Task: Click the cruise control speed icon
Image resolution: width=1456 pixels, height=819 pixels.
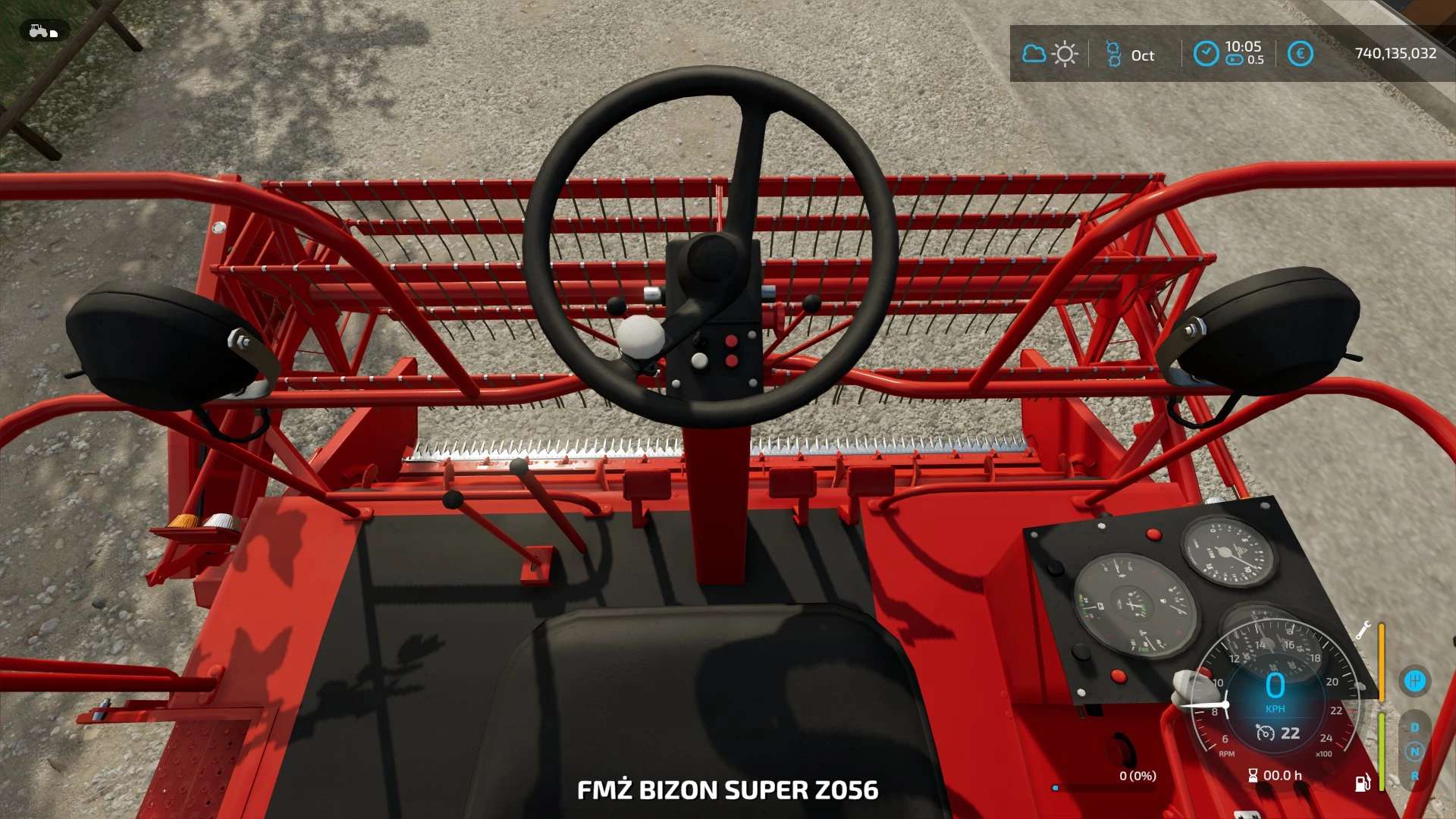Action: 1265,733
